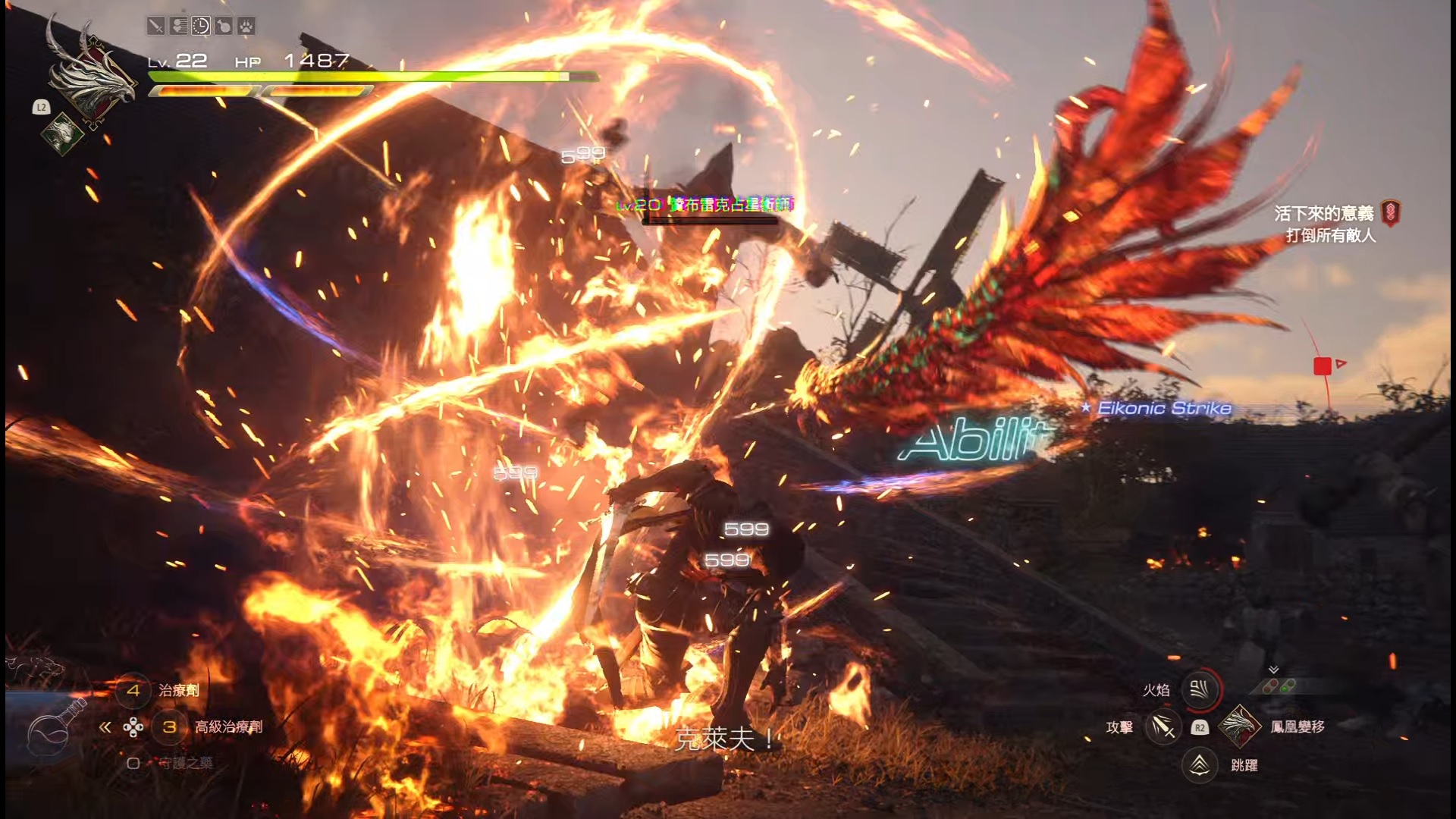Activate the 跳躍 jump icon
Image resolution: width=1456 pixels, height=819 pixels.
point(1200,765)
